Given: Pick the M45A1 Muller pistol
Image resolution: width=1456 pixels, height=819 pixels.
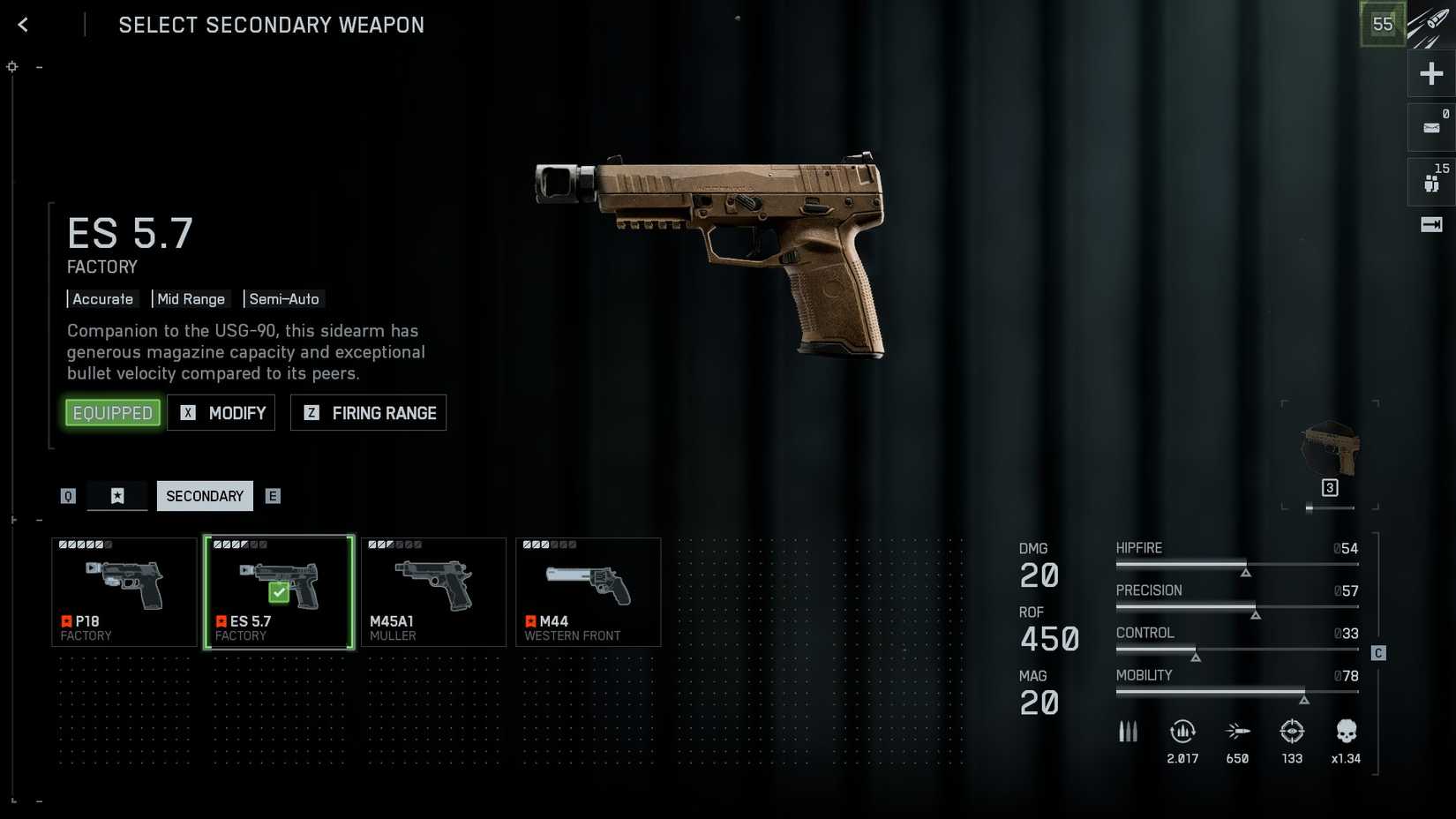Looking at the screenshot, I should [x=433, y=592].
